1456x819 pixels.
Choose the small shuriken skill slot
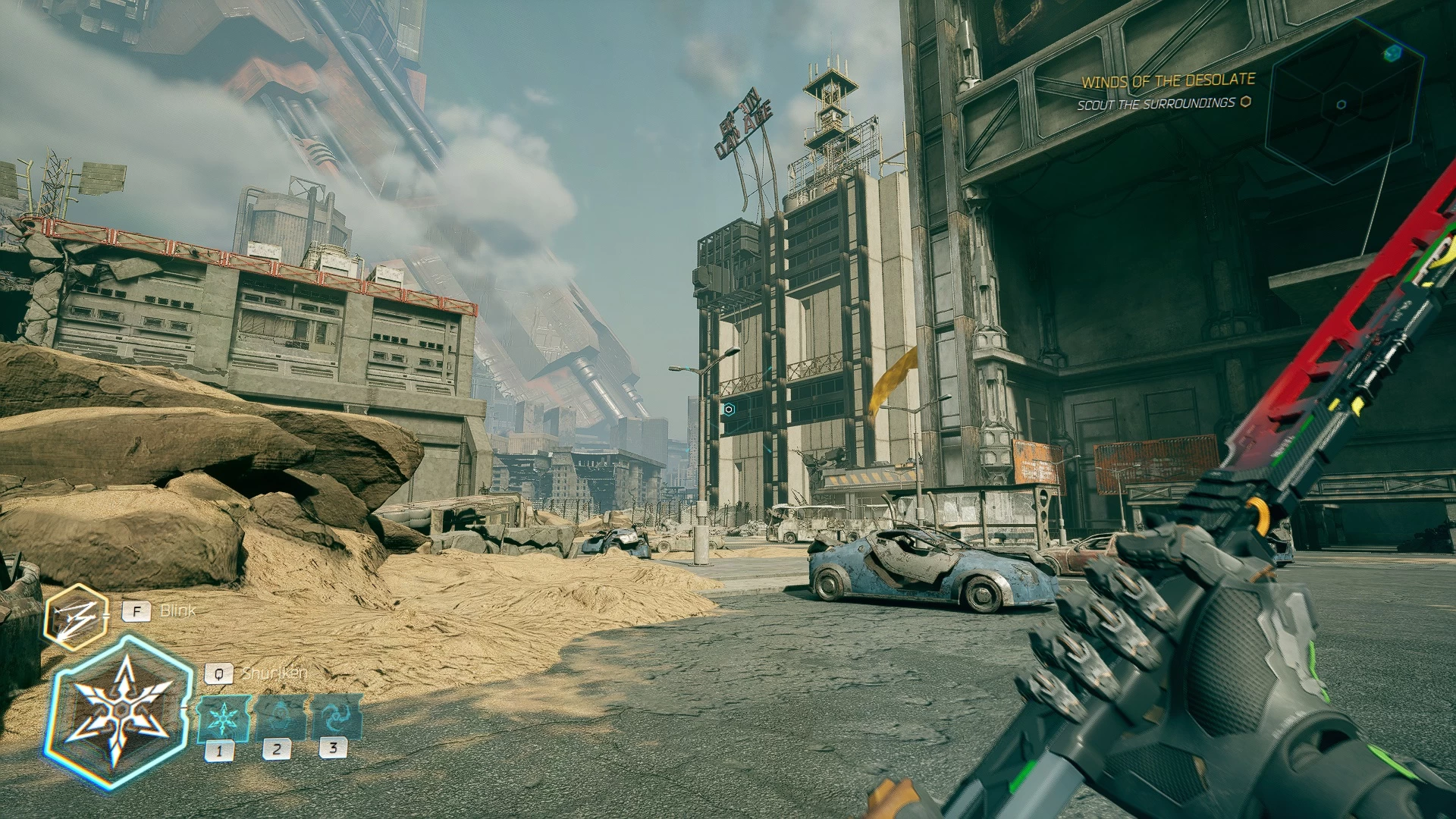click(x=224, y=717)
